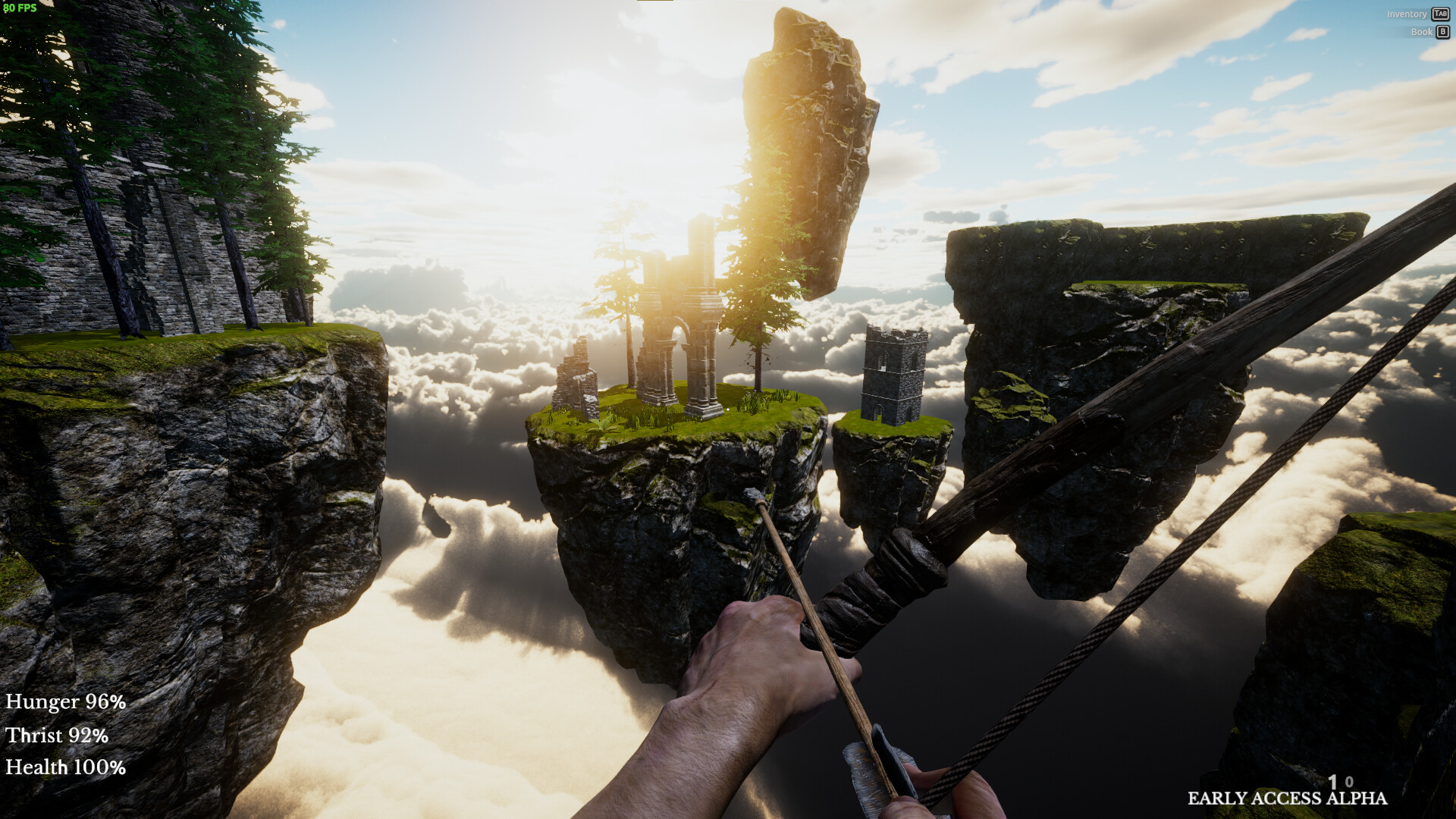Open the Book prompt label
Screen dimensions: 1456x819
(x=1419, y=32)
